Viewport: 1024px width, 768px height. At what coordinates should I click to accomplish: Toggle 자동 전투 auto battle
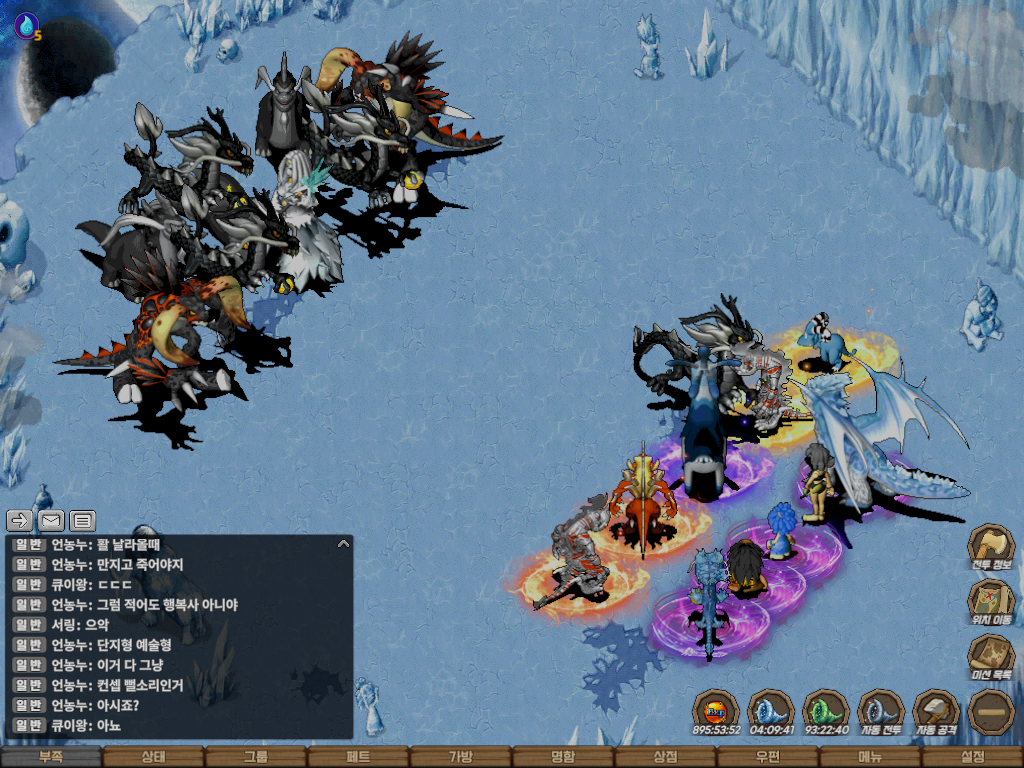tap(881, 712)
